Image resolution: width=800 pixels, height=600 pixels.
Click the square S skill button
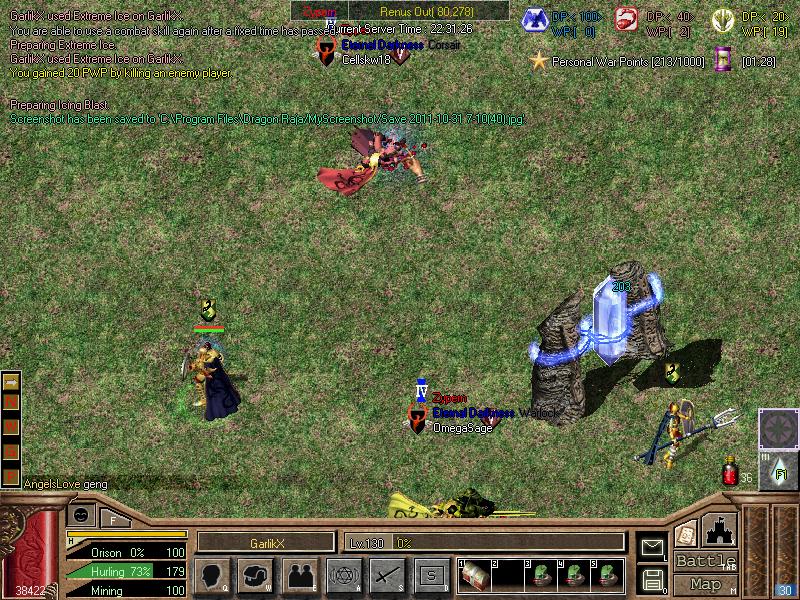coord(430,574)
